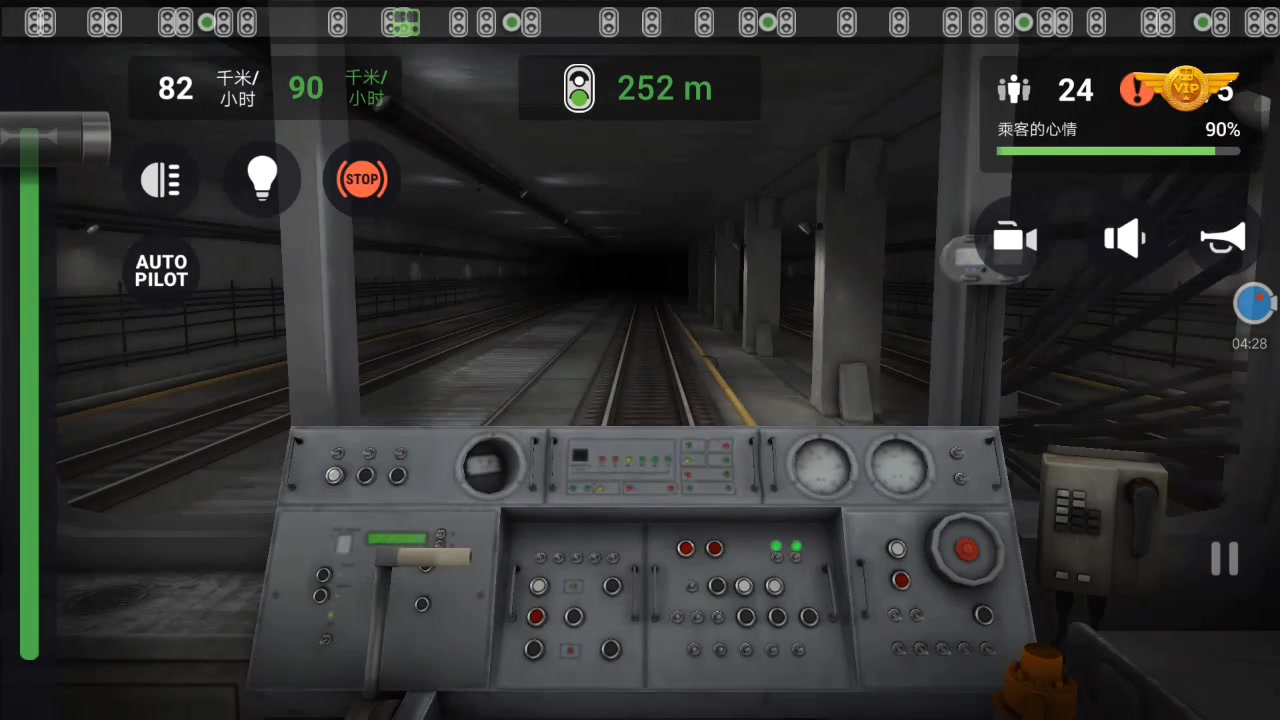Click the red exclamation warning icon
1280x720 pixels.
pyautogui.click(x=1137, y=90)
